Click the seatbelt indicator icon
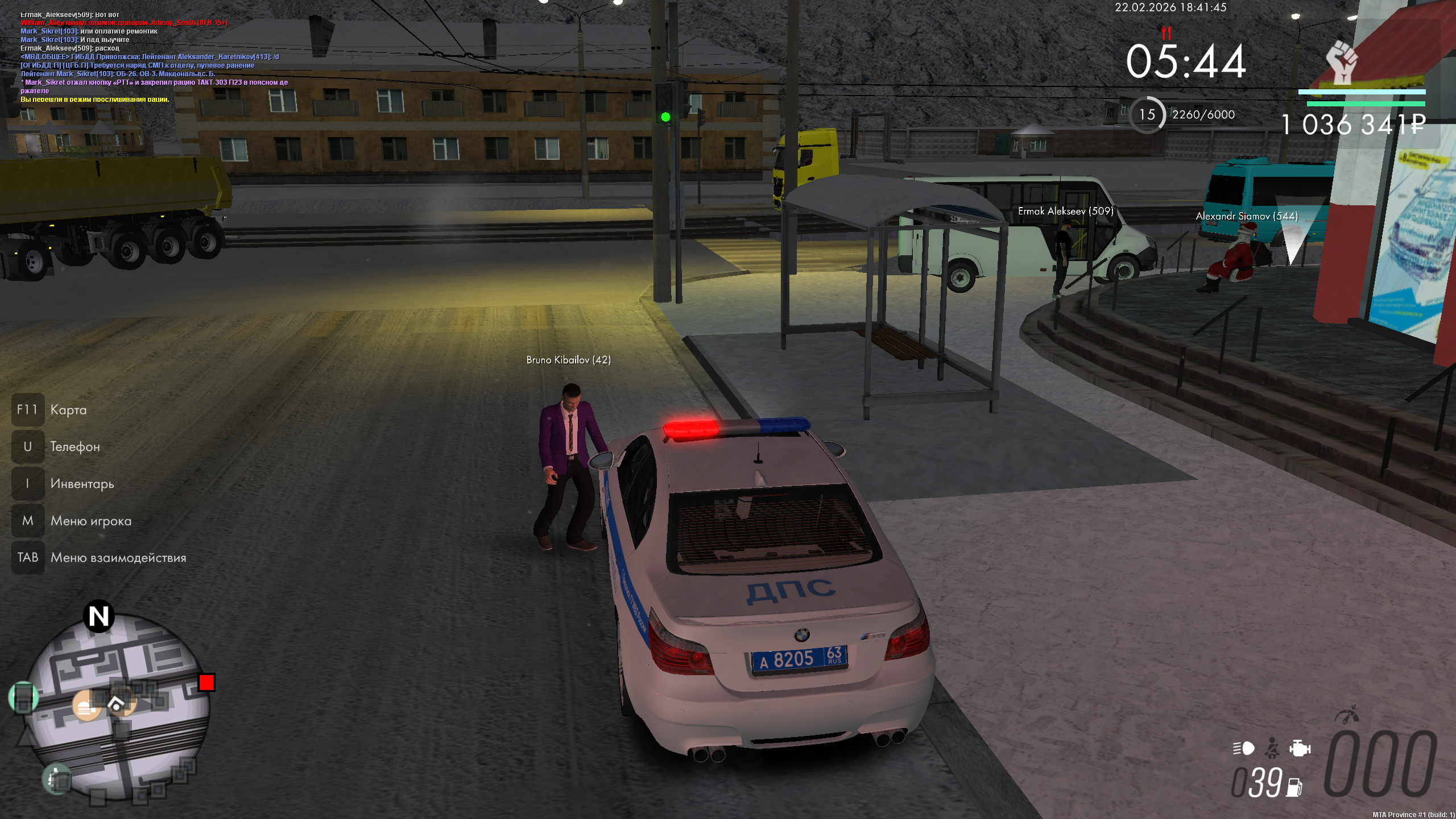The height and width of the screenshot is (819, 1456). [x=1272, y=748]
